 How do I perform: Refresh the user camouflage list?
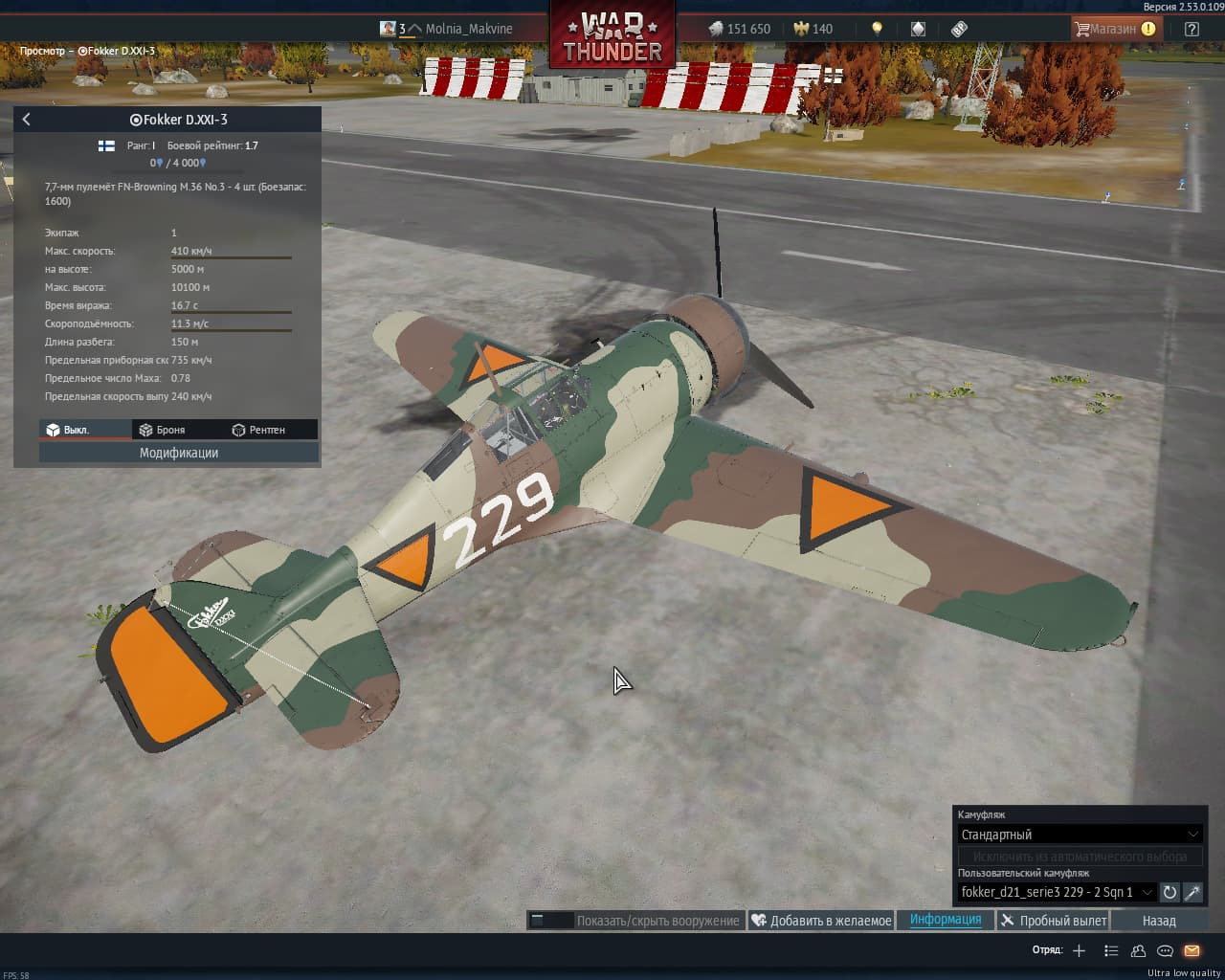tap(1169, 892)
